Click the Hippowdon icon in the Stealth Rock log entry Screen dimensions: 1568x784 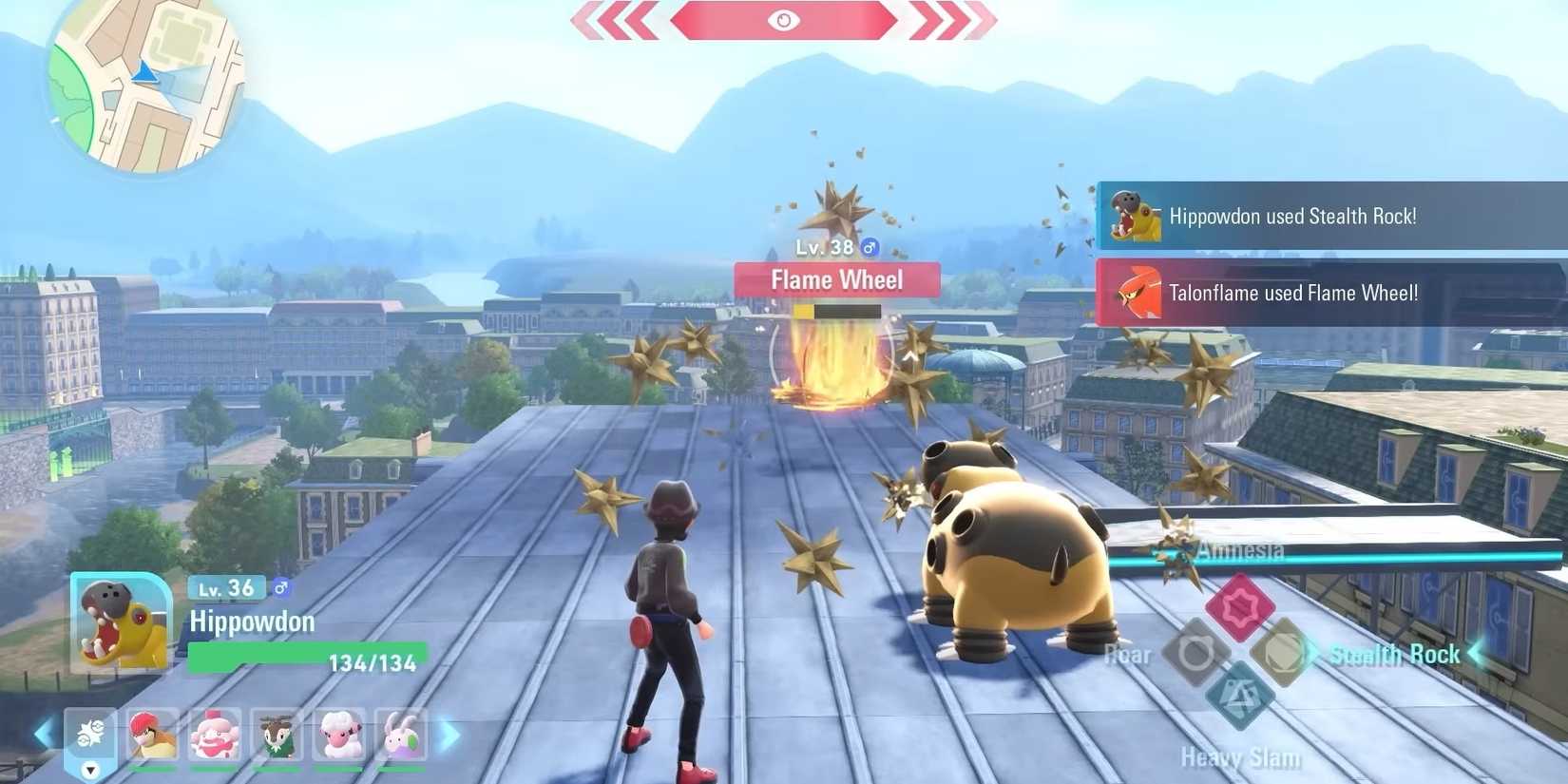[1134, 216]
